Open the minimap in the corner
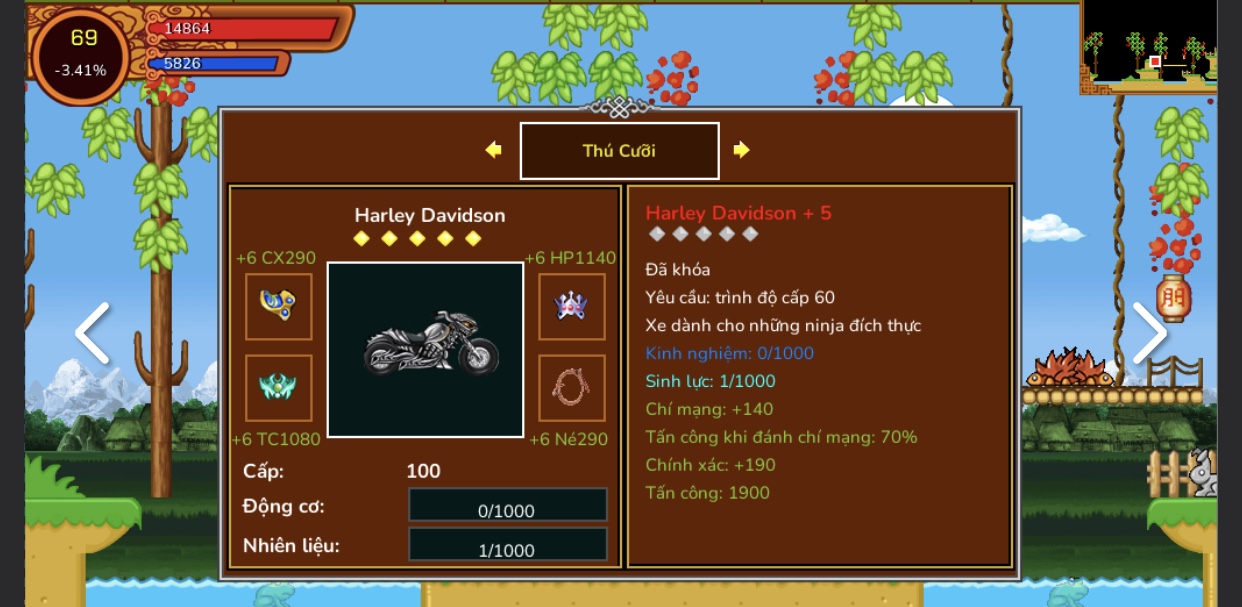This screenshot has width=1242, height=607. click(1148, 46)
